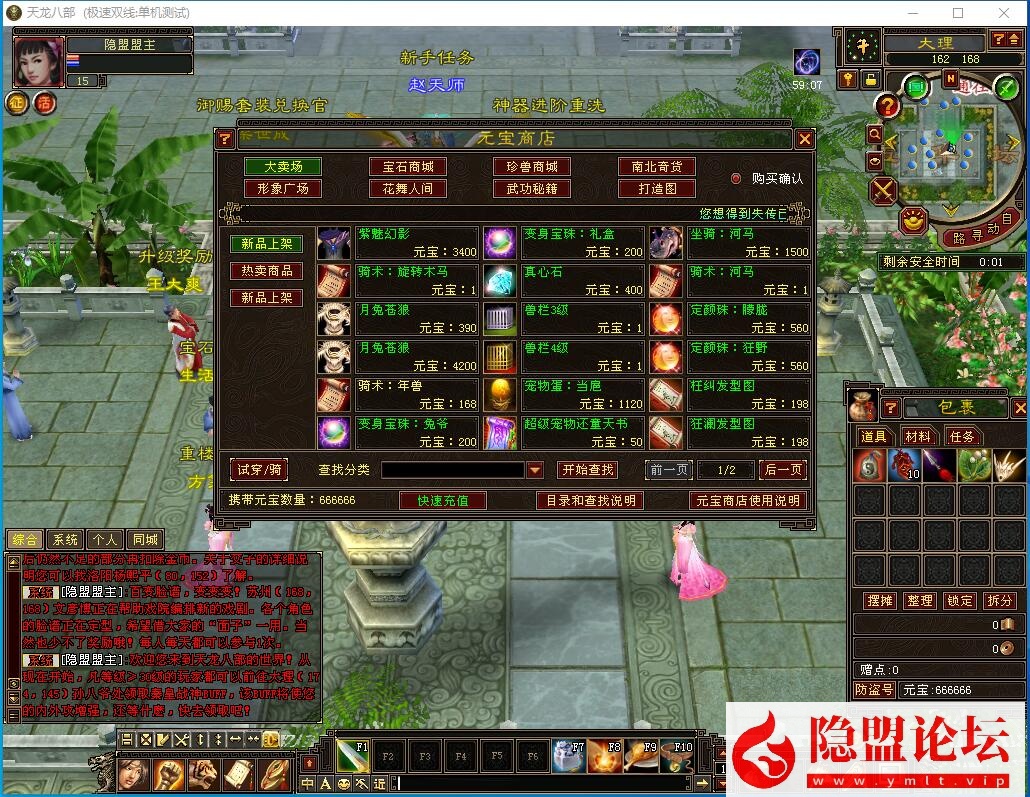
Task: Choose the 坐骑：河马 mount item
Action: 748,243
